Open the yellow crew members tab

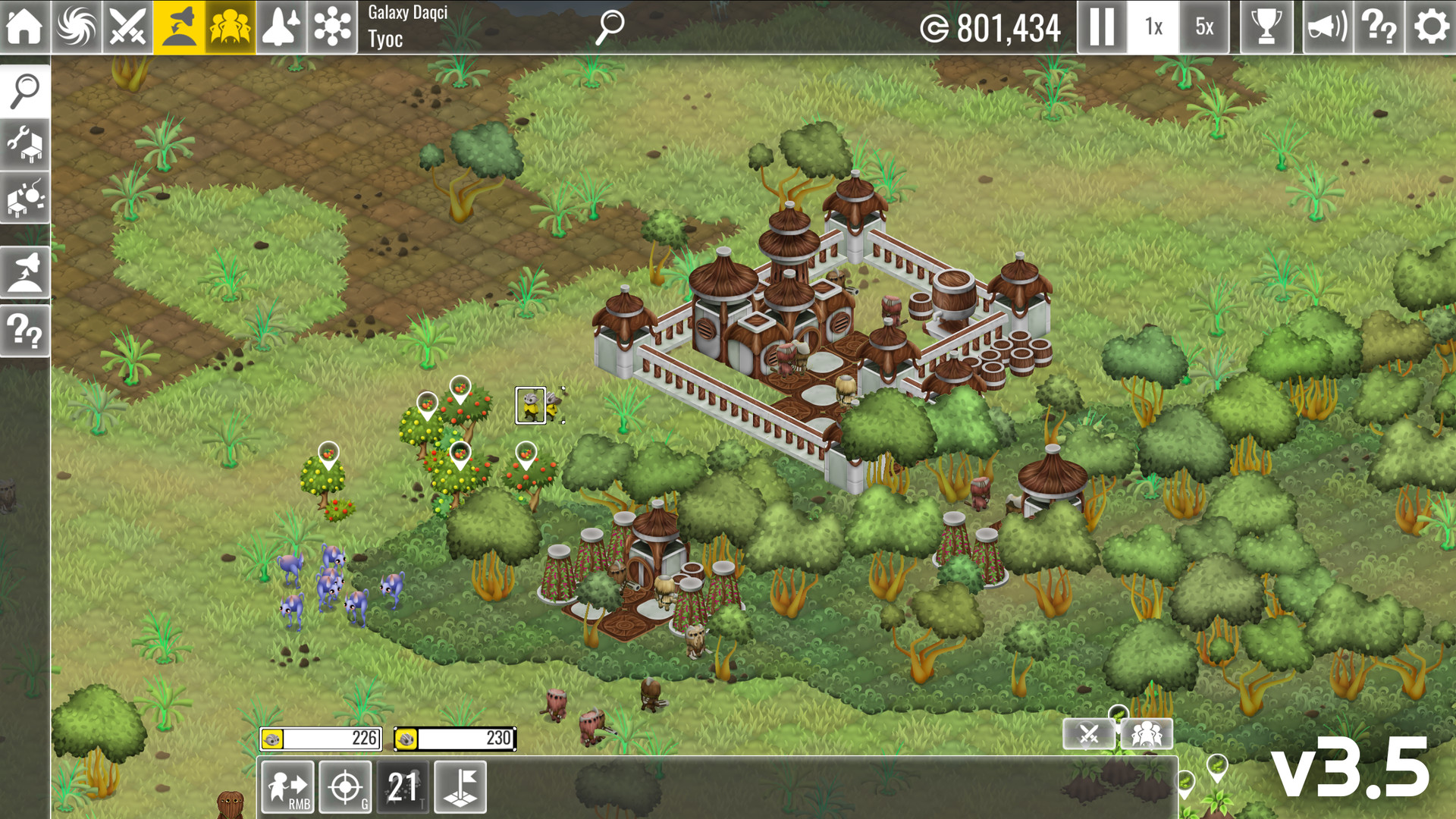230,27
